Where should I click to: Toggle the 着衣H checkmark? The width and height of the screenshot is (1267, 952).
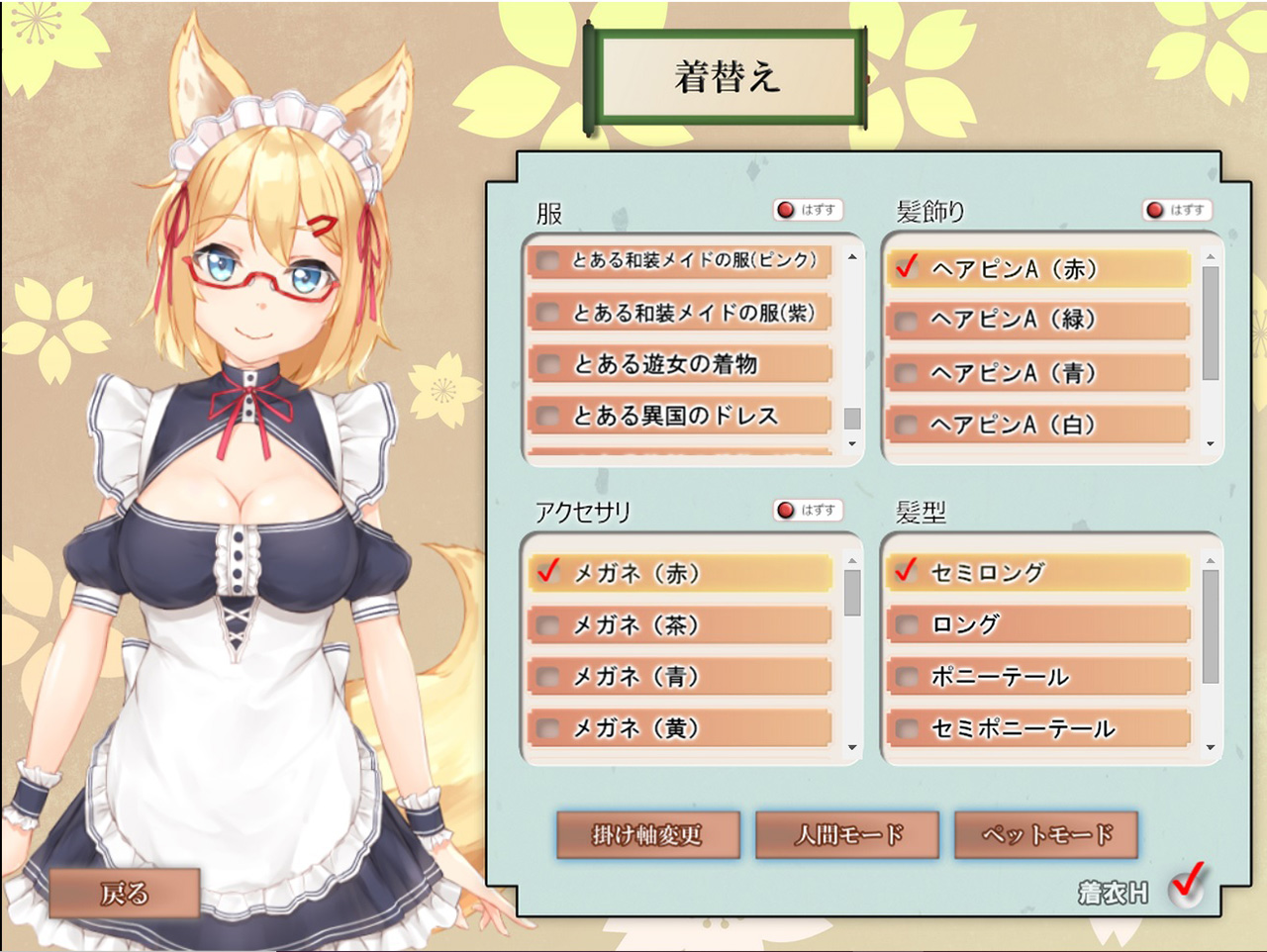point(1186,884)
